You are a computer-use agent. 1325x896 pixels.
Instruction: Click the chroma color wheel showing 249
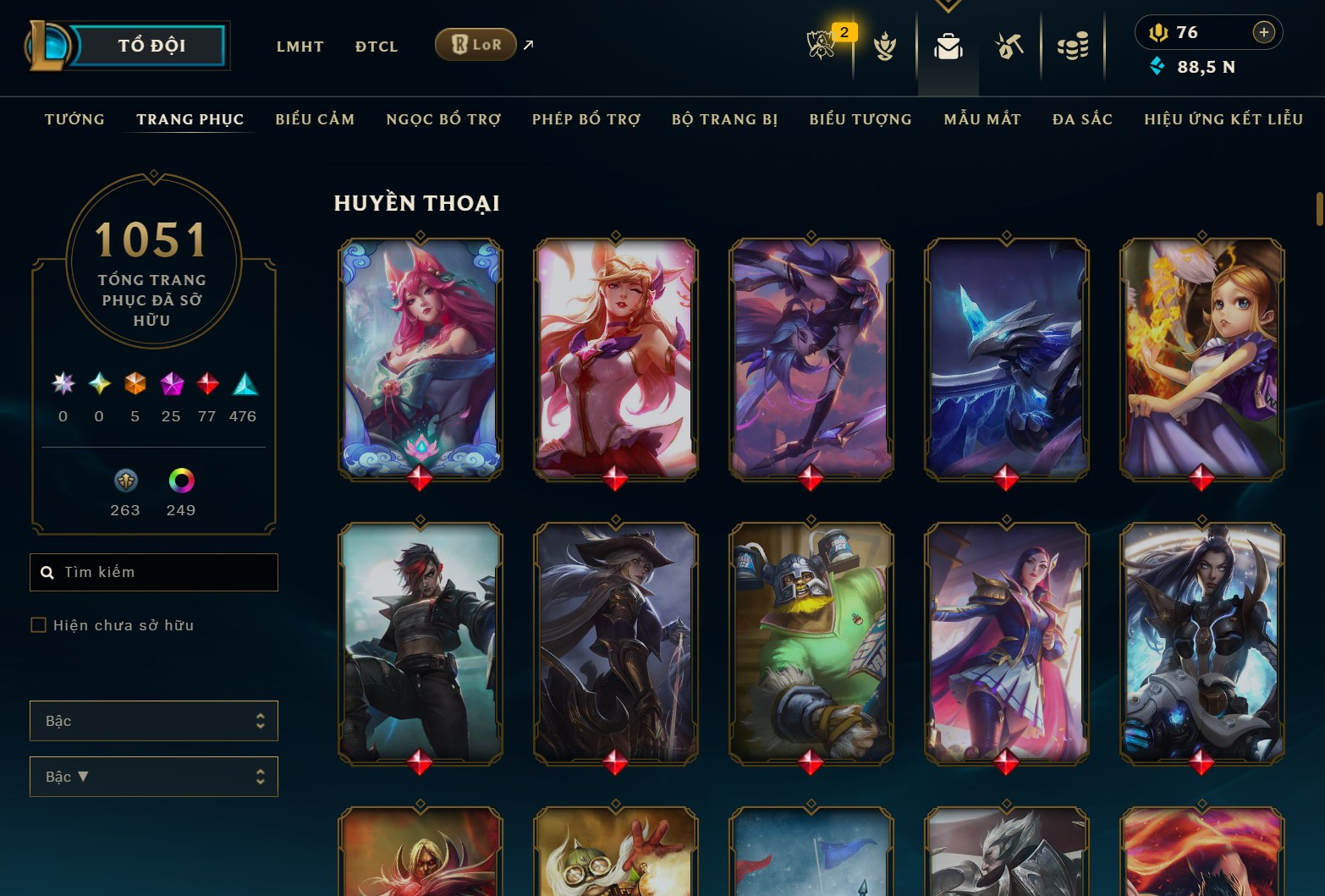pos(179,482)
